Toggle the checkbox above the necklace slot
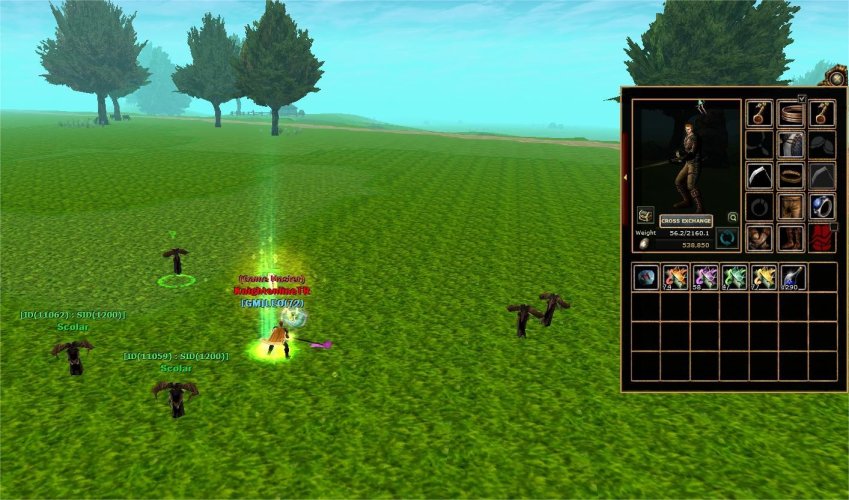849x500 pixels. tap(802, 98)
